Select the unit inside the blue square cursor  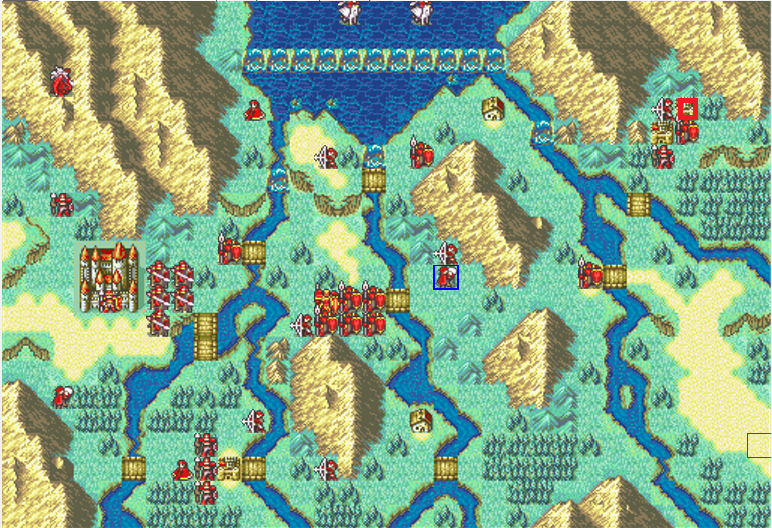click(446, 277)
